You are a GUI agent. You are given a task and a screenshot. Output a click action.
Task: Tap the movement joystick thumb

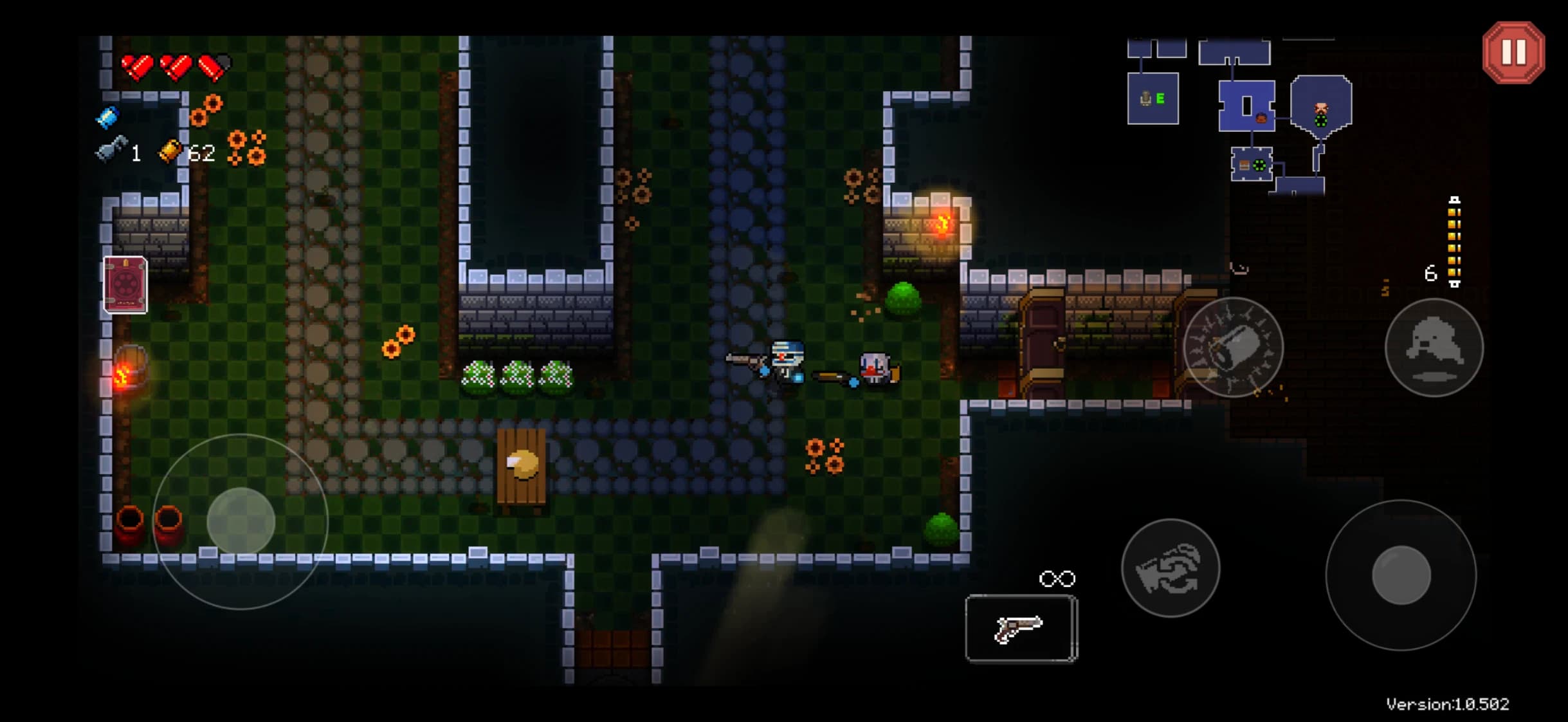tap(241, 521)
